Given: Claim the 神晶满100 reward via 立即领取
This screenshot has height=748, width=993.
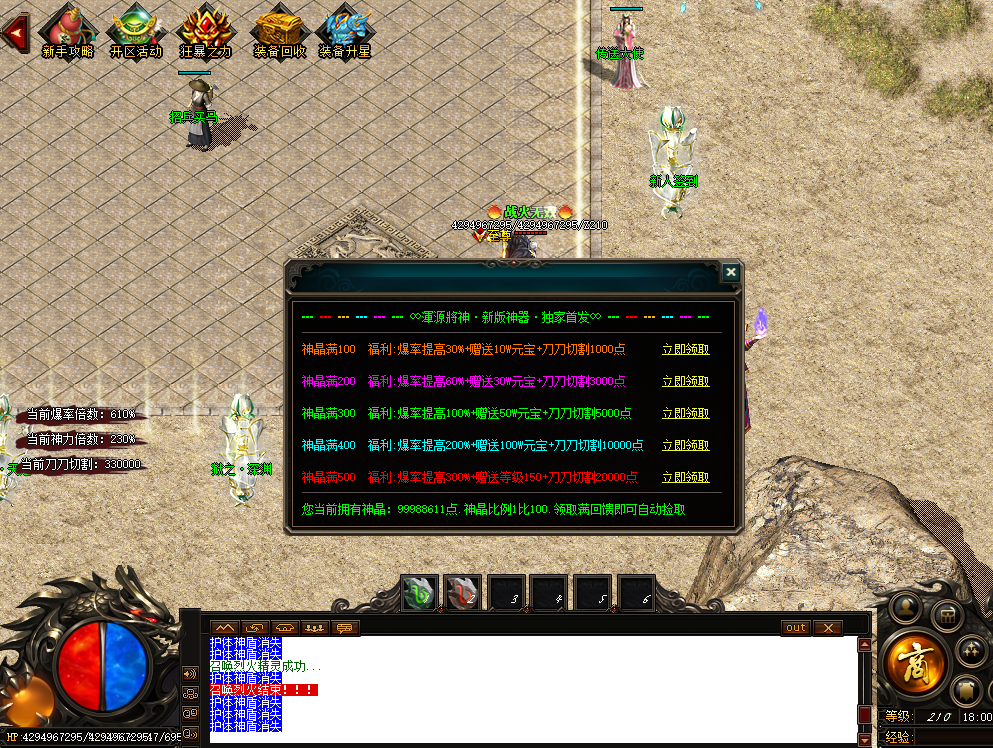Looking at the screenshot, I should 685,350.
